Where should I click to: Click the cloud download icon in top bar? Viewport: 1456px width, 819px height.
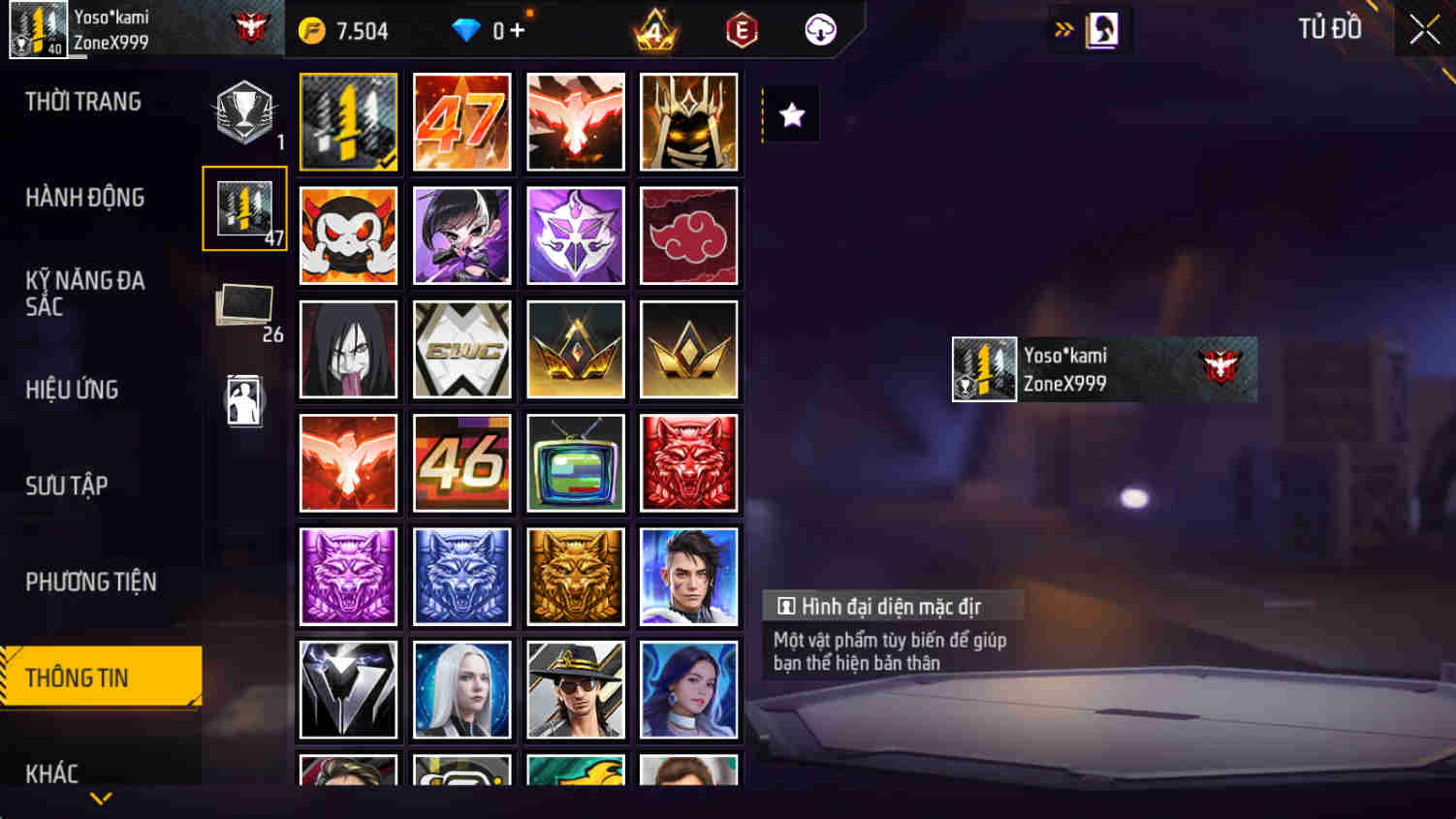coord(819,29)
